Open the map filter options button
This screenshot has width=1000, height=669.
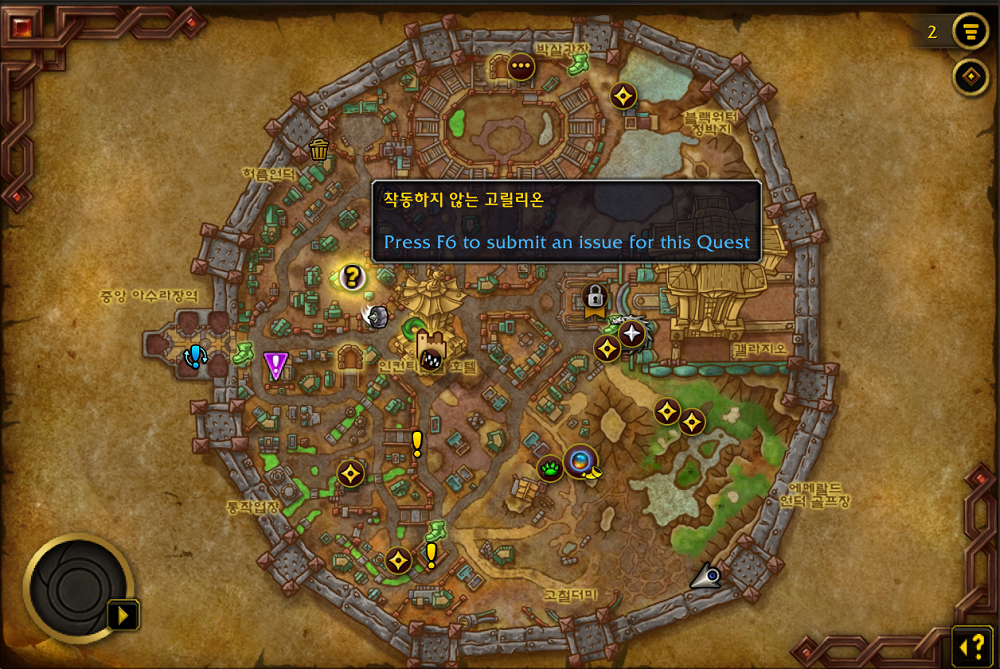point(968,31)
